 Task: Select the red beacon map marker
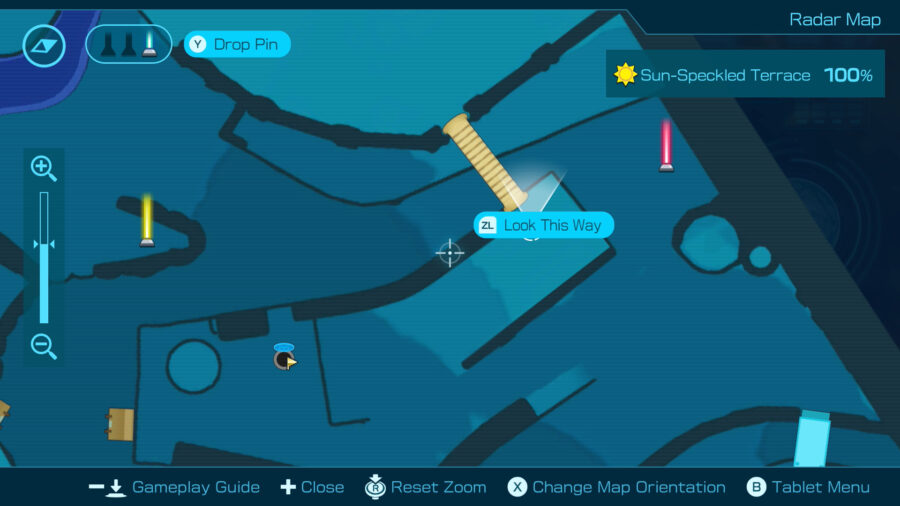coord(666,146)
